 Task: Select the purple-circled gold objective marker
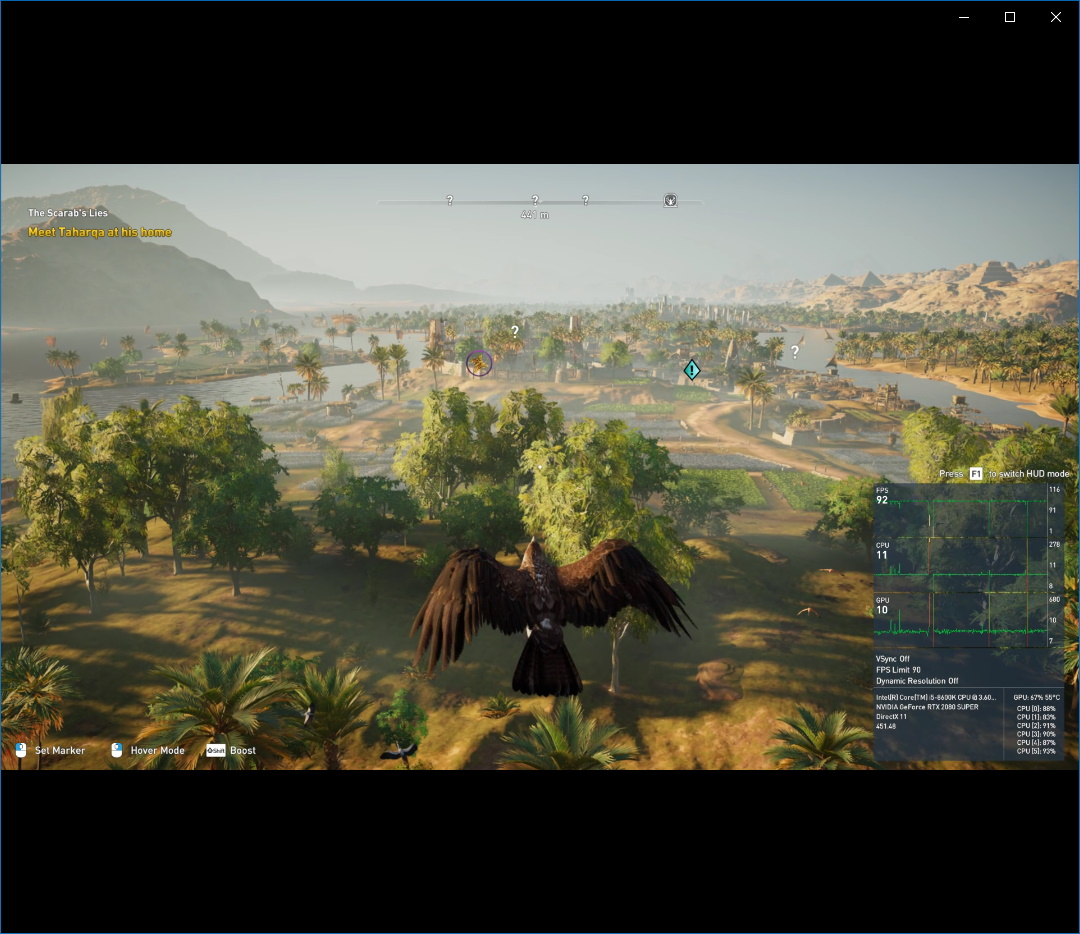(x=479, y=363)
